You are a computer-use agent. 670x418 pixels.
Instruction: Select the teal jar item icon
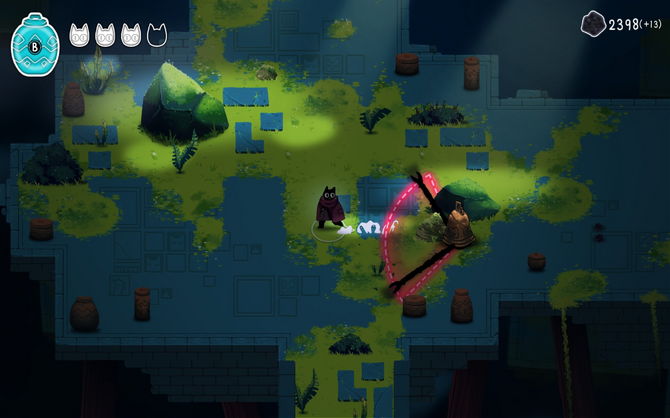(36, 46)
